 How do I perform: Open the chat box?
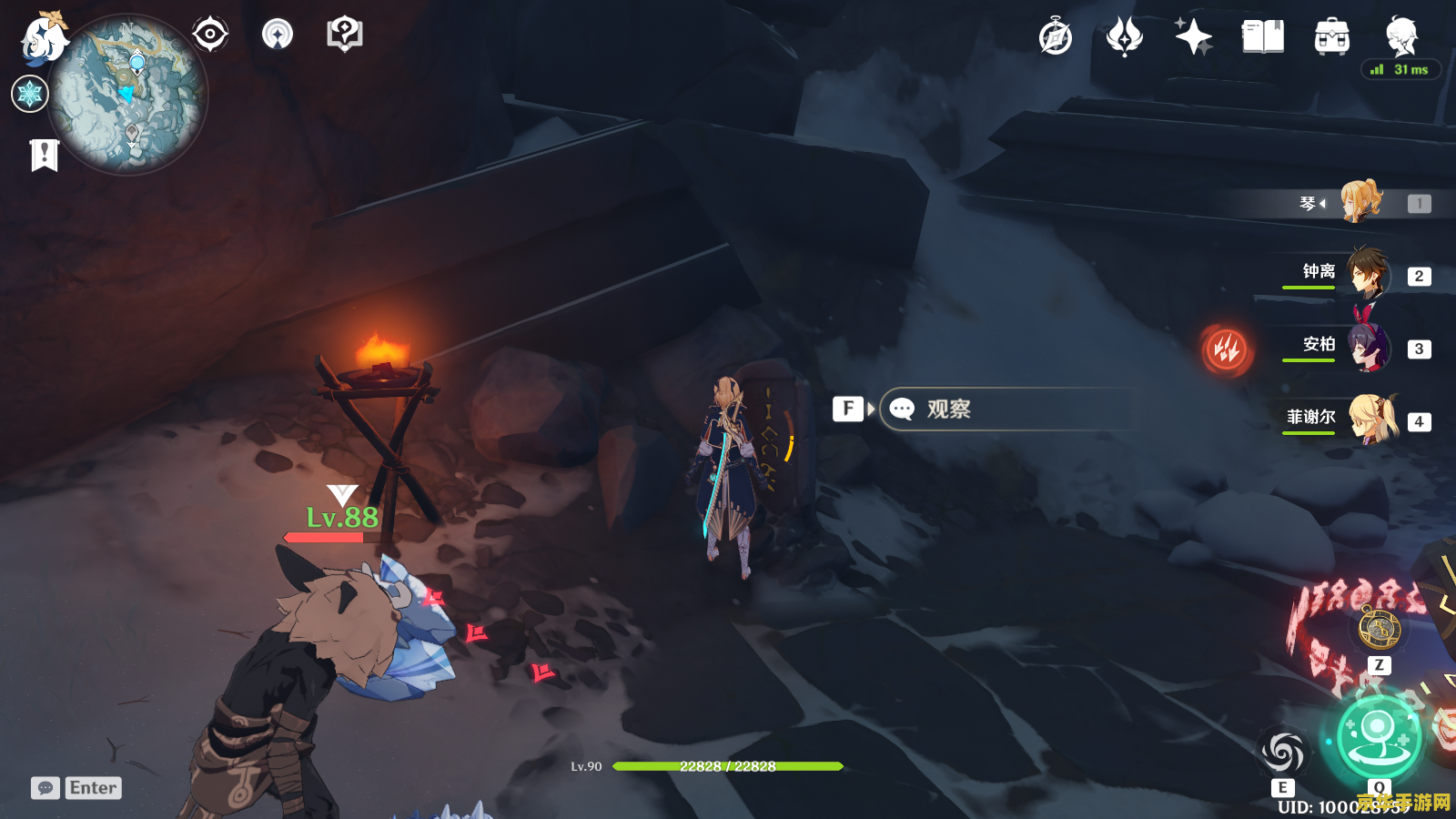[x=45, y=788]
